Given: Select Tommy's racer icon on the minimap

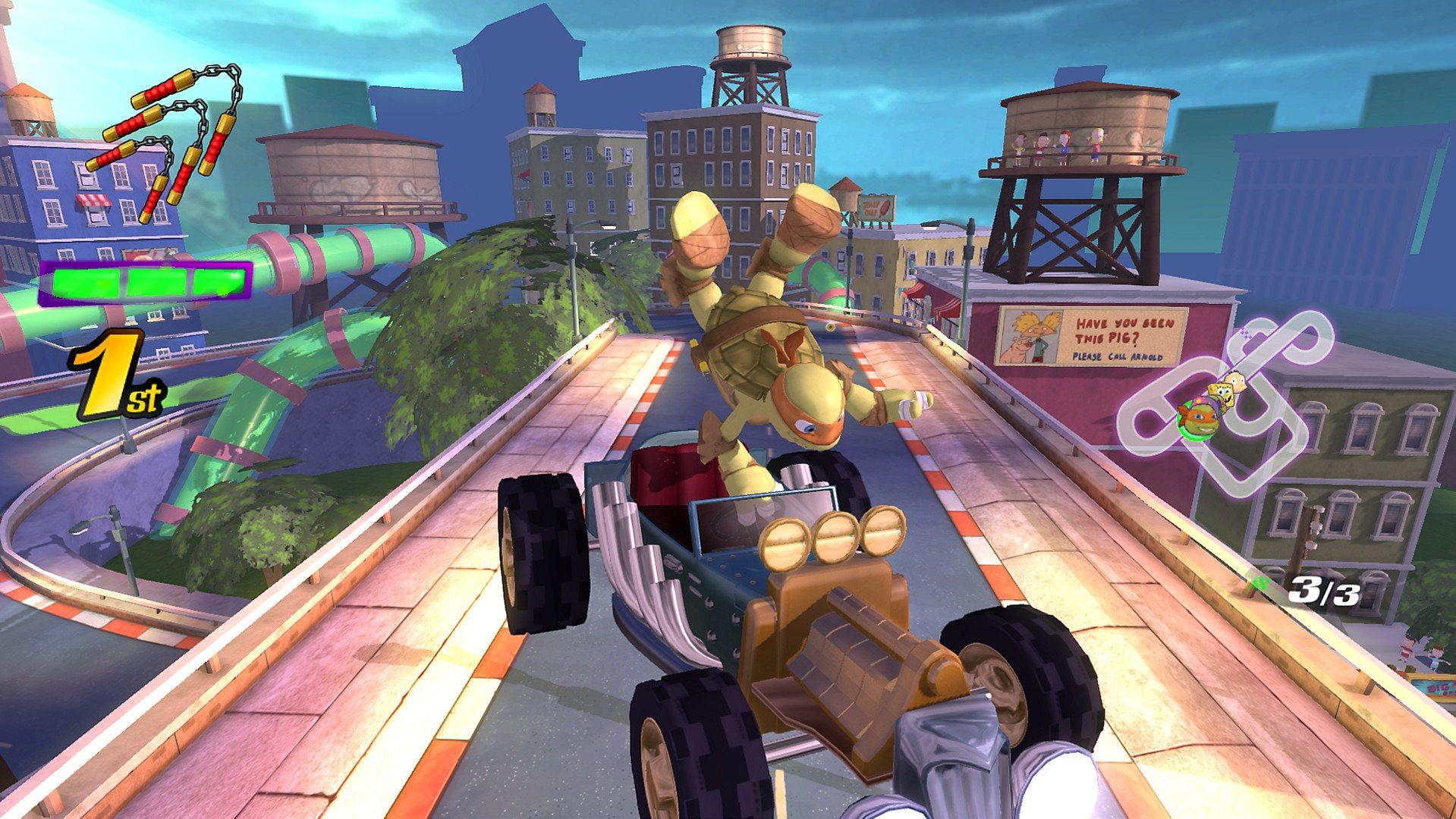Looking at the screenshot, I should pyautogui.click(x=1235, y=381).
